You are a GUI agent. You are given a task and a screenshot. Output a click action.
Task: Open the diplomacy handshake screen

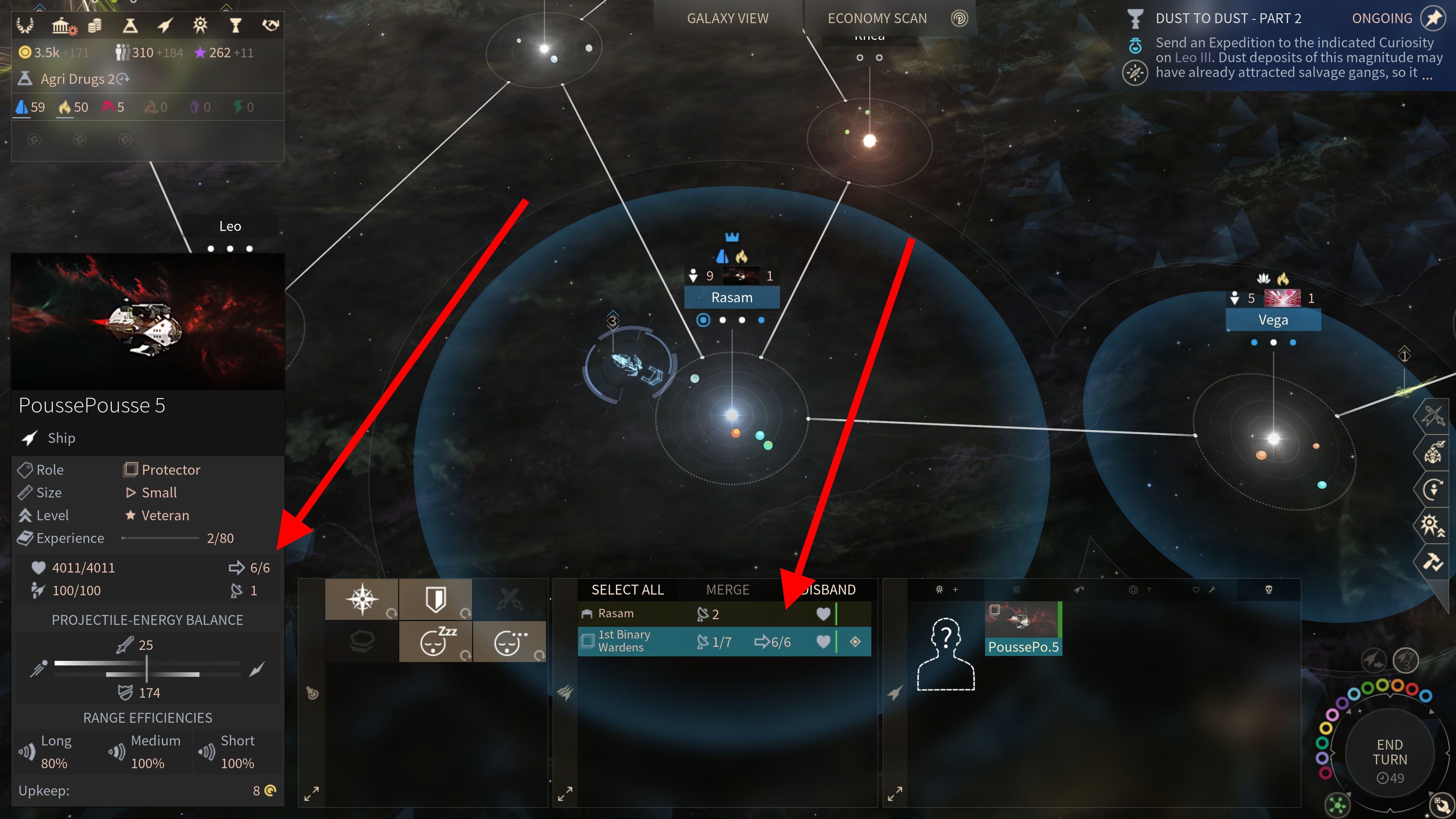click(271, 25)
